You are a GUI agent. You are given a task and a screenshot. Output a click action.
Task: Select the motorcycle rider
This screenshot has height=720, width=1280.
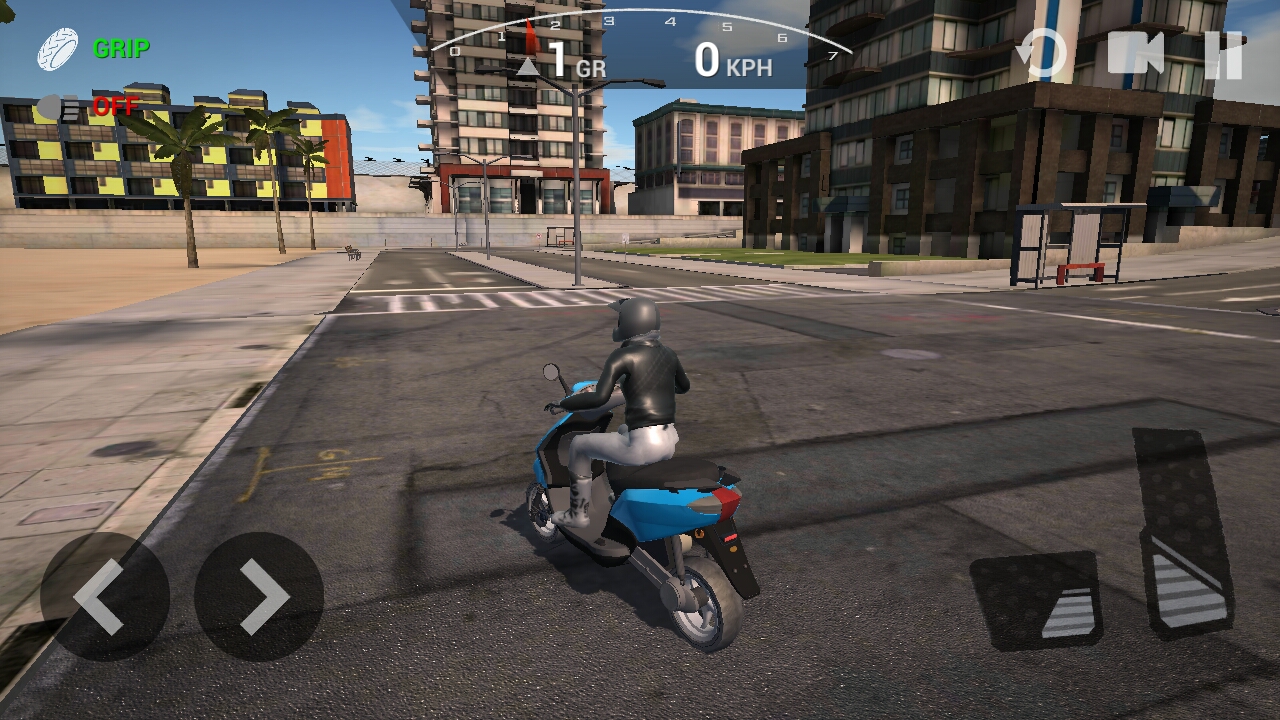pos(642,390)
